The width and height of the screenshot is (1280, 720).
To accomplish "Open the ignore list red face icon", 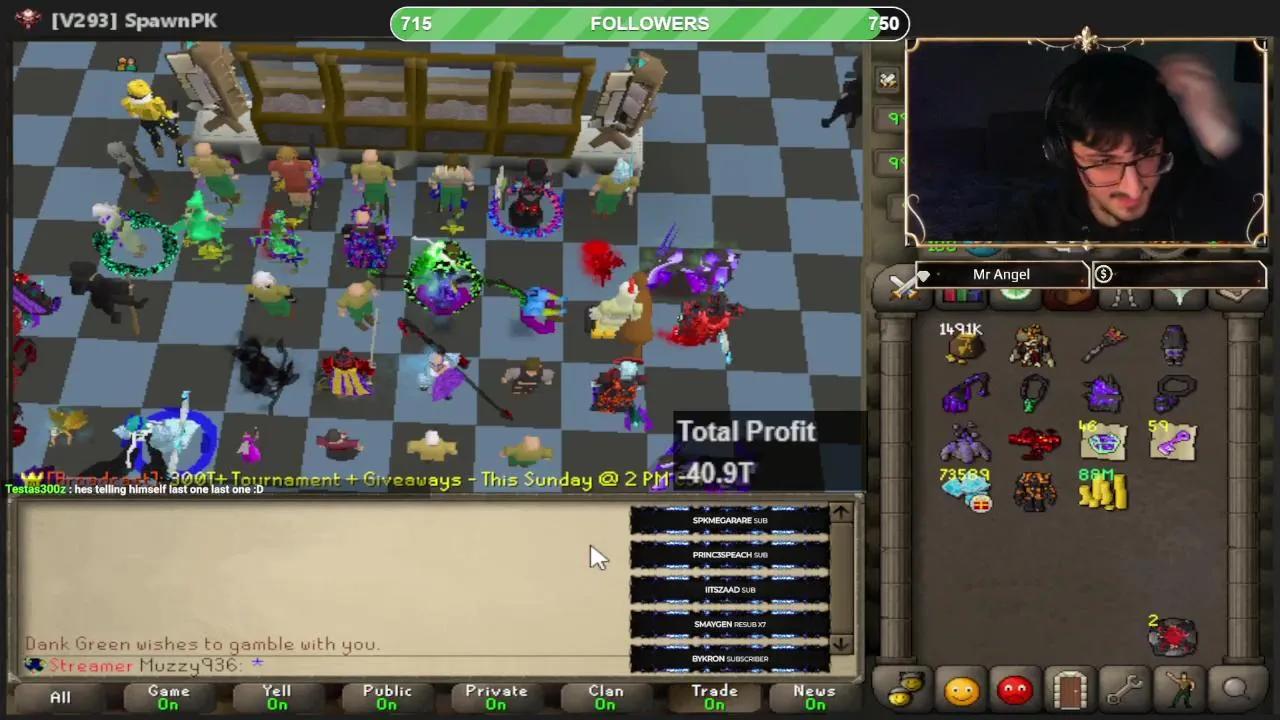I will click(1013, 688).
